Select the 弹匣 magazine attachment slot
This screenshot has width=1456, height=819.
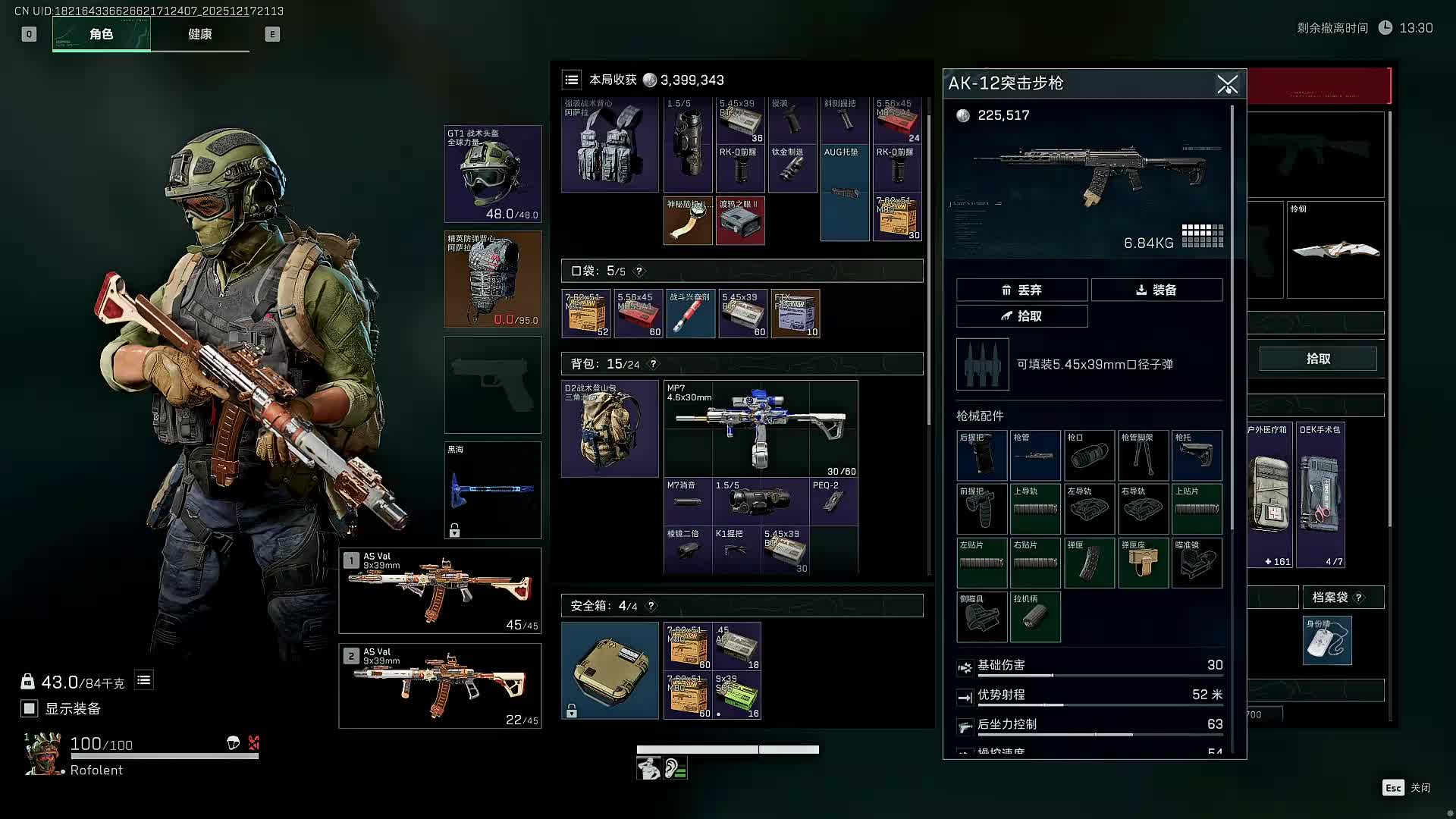click(x=1089, y=563)
